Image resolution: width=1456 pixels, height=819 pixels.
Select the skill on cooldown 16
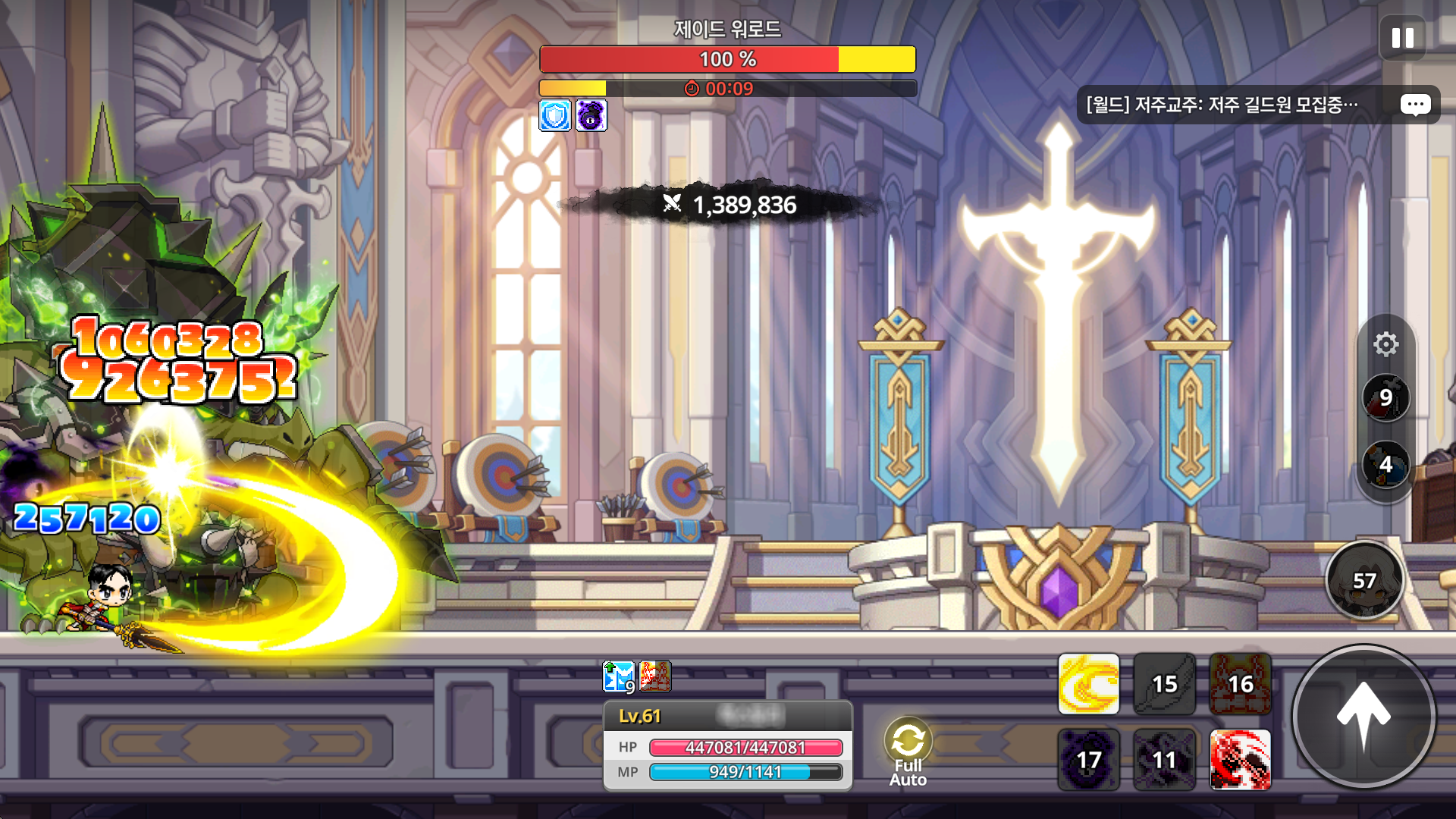click(1240, 684)
